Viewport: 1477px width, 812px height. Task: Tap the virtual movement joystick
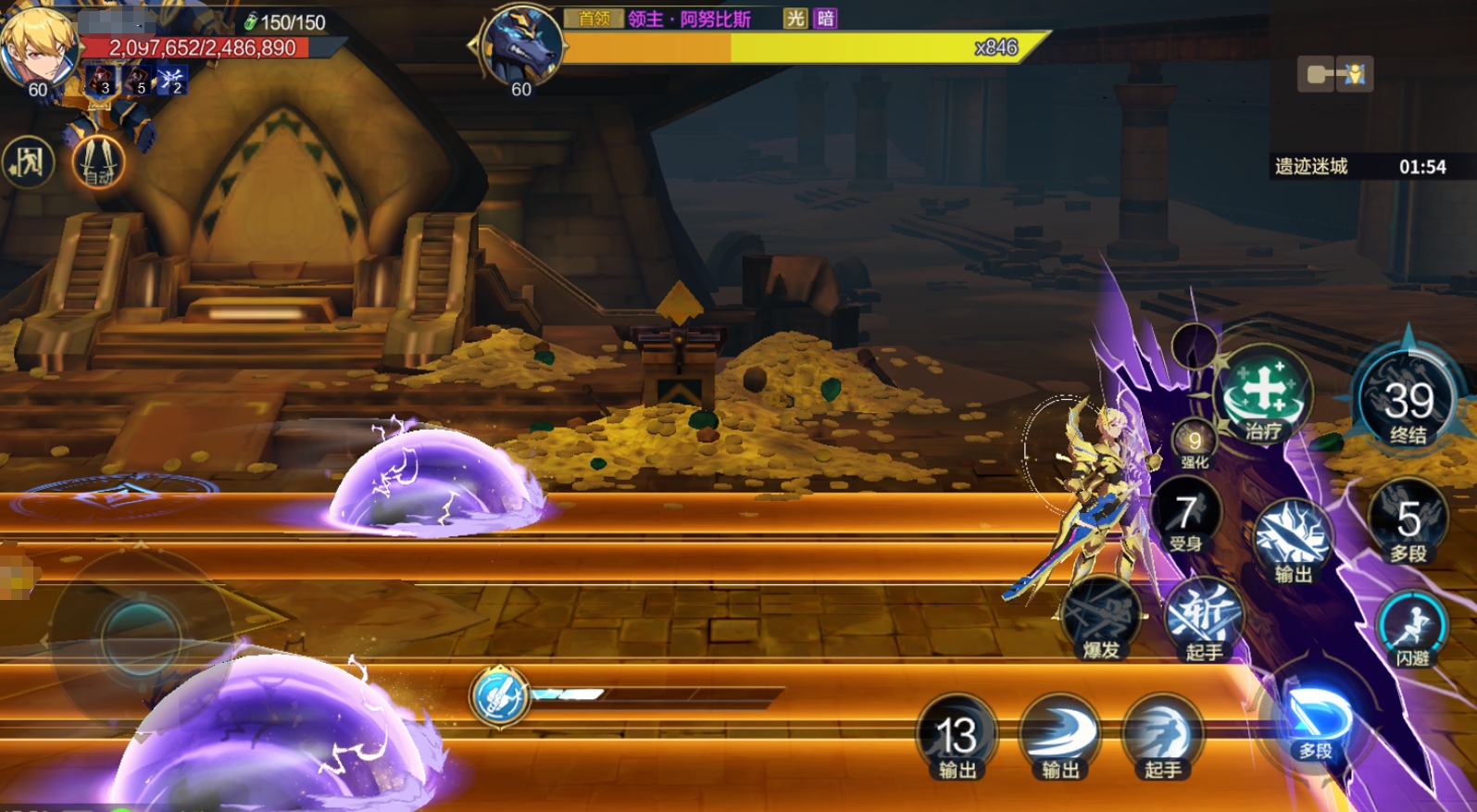click(141, 635)
